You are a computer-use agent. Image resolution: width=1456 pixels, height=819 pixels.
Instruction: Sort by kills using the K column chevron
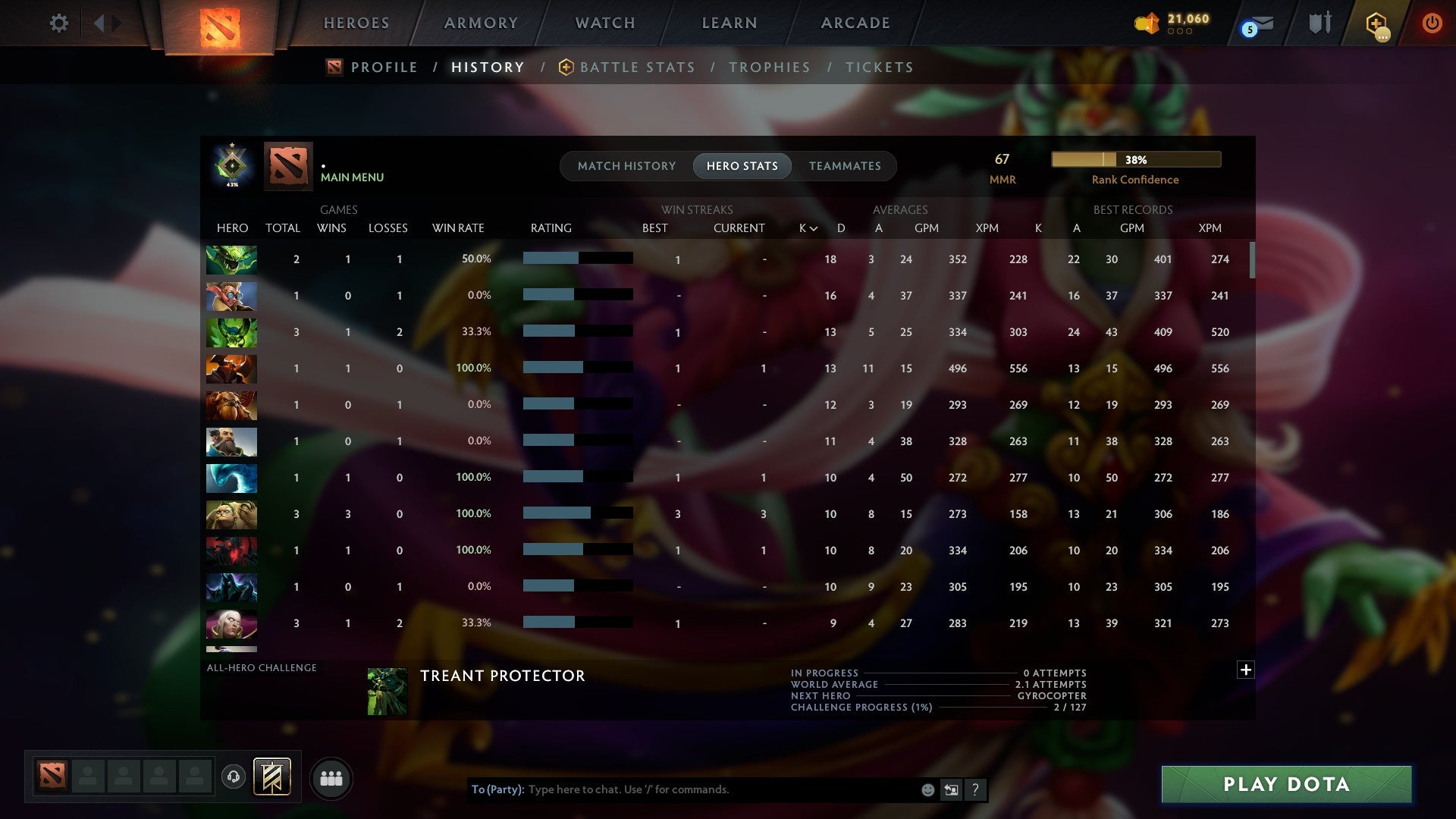[x=806, y=227]
